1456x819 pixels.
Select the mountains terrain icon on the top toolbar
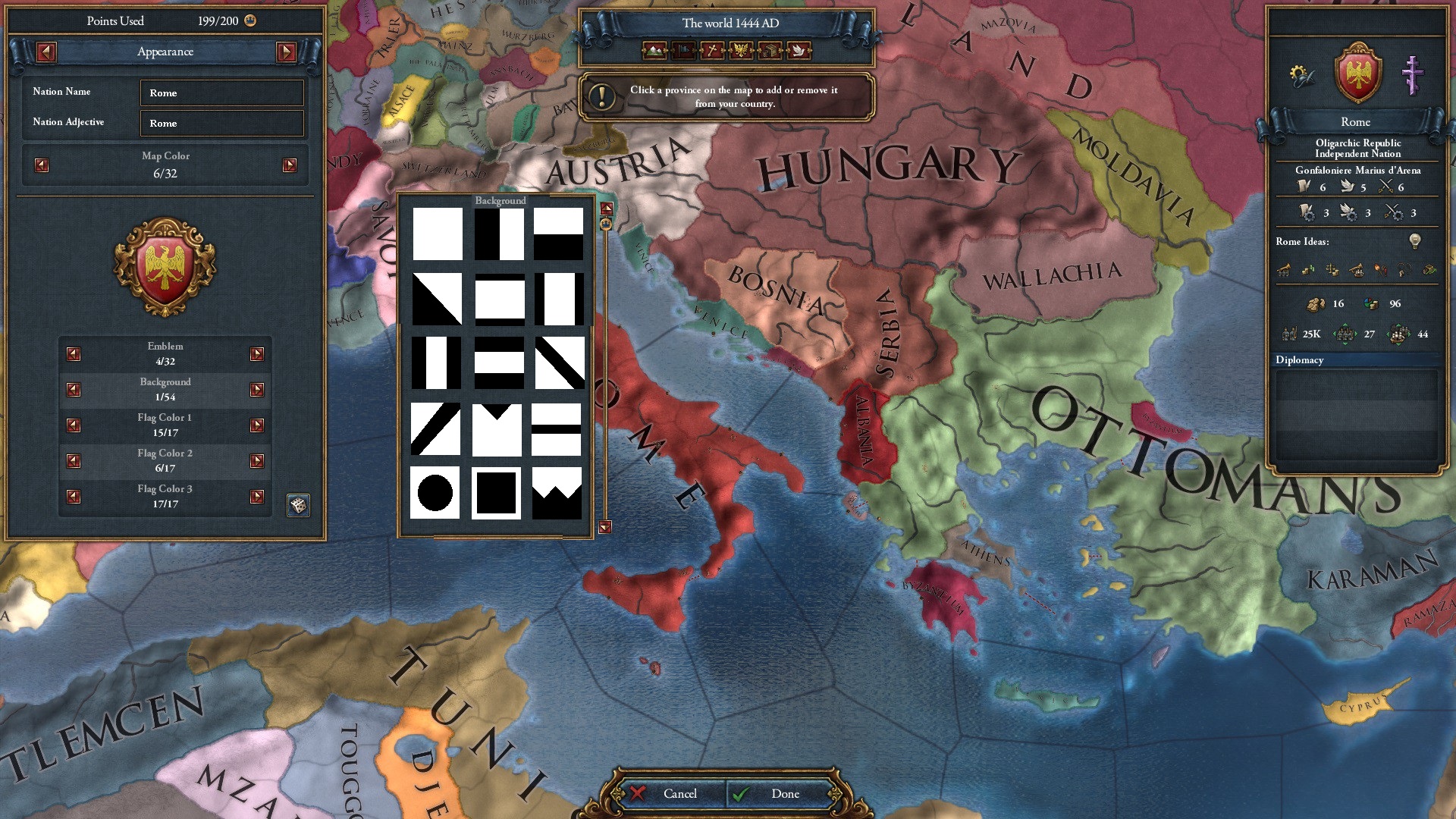coord(654,52)
